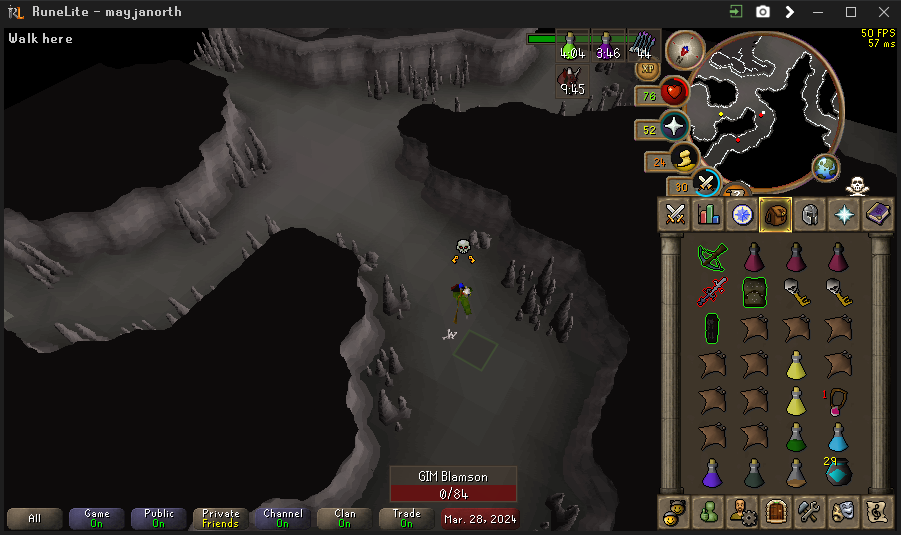Screen dimensions: 901x535
Task: Open the Quest List tab
Action: point(742,214)
